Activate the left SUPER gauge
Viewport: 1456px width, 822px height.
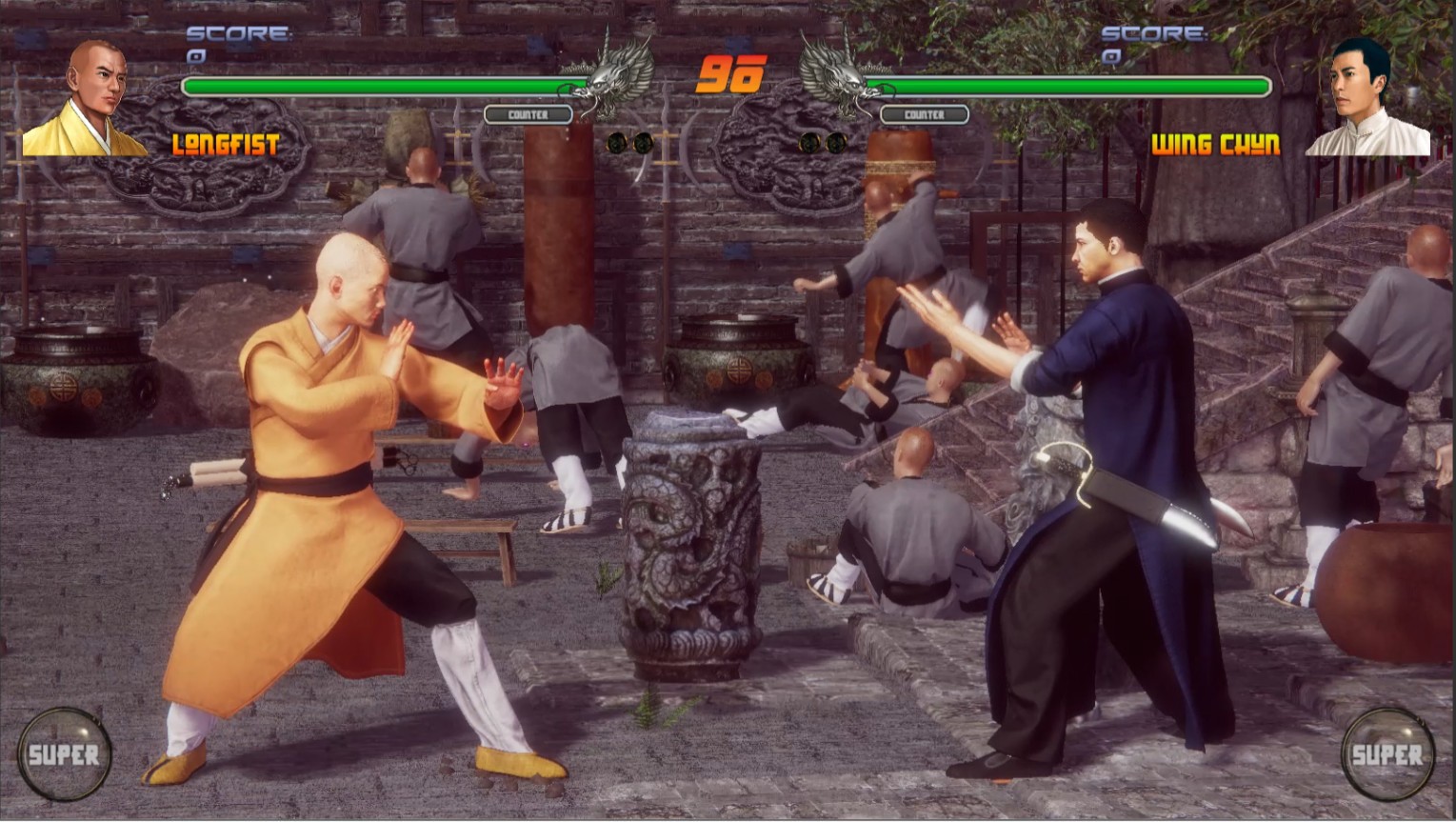point(64,752)
